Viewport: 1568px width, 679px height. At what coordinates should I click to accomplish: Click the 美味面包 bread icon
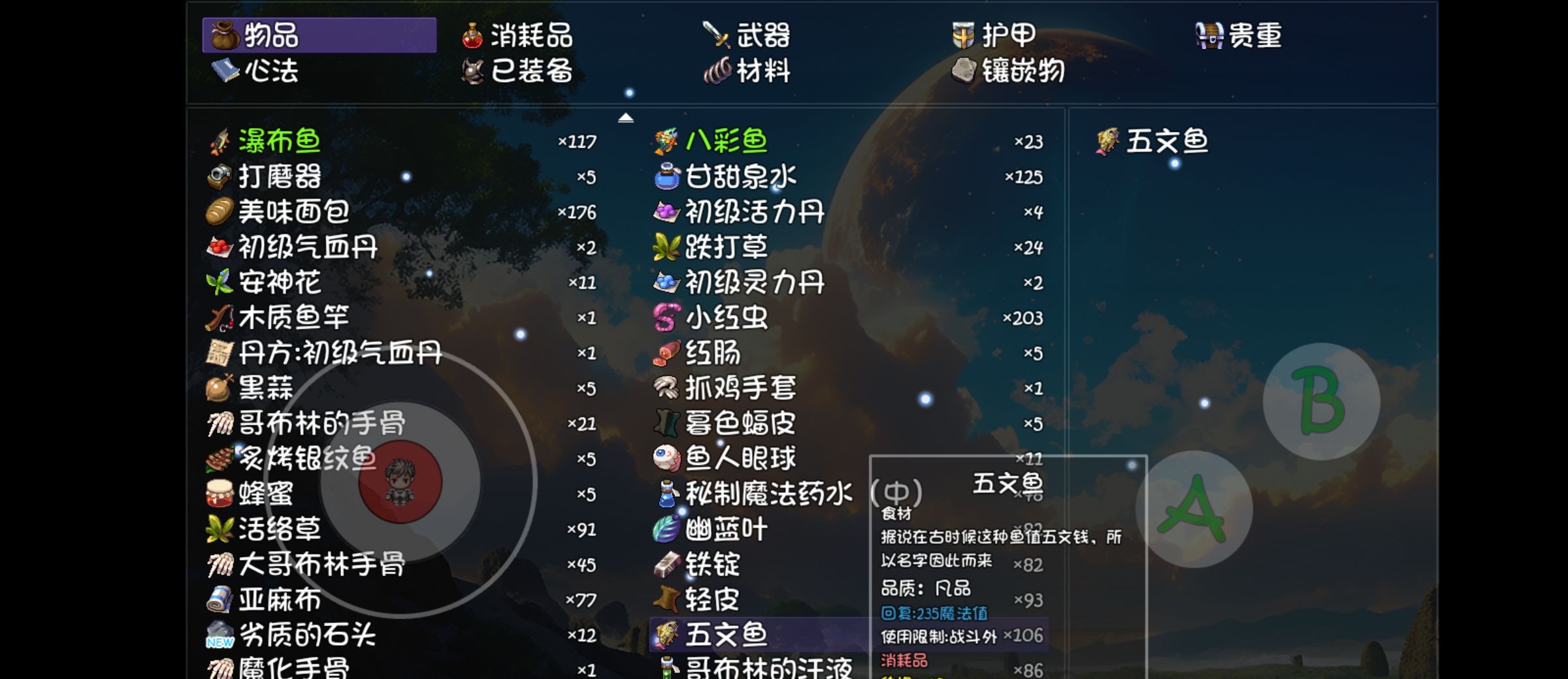coord(218,210)
